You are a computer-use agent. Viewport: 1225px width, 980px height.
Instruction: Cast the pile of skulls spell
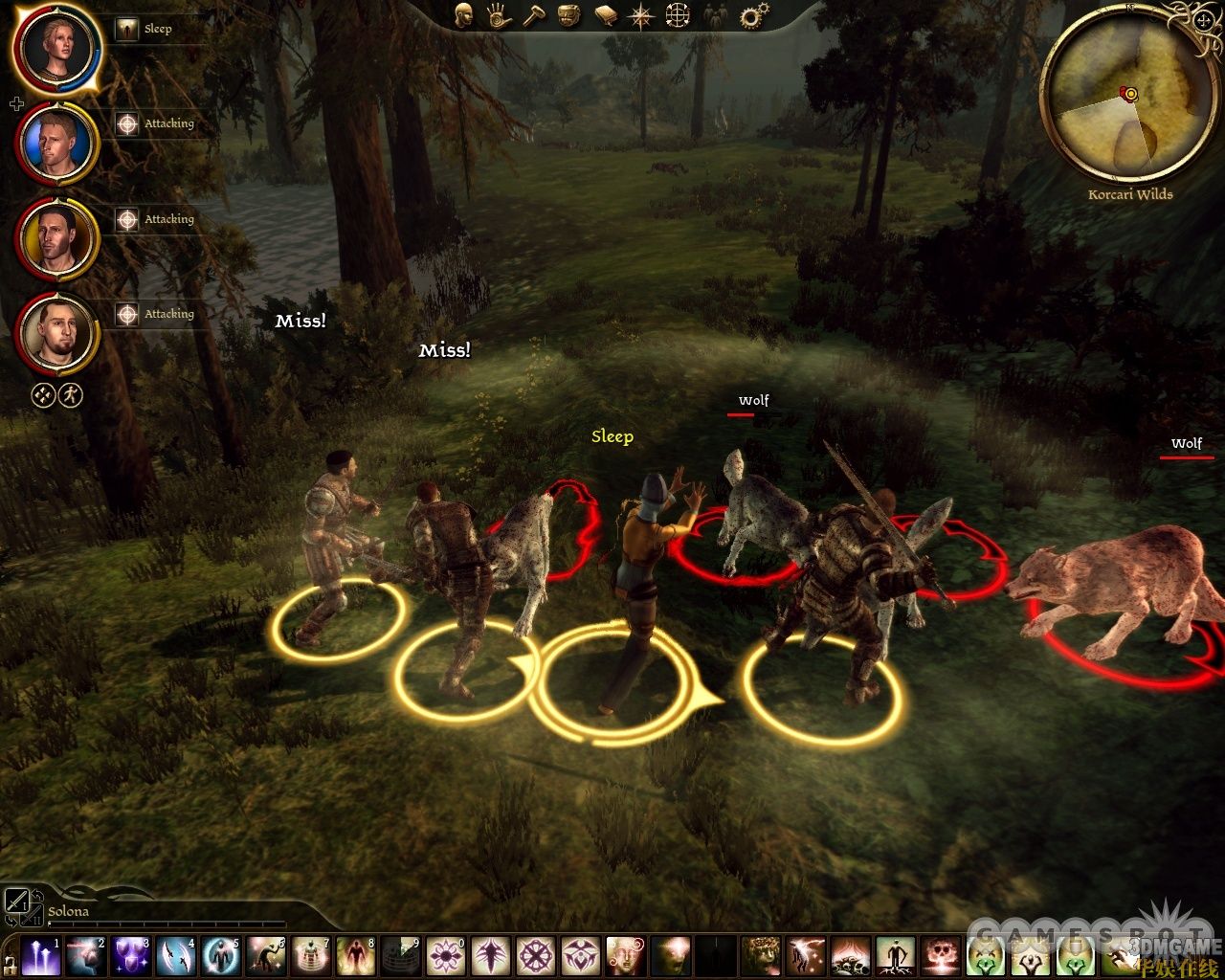coord(850,956)
